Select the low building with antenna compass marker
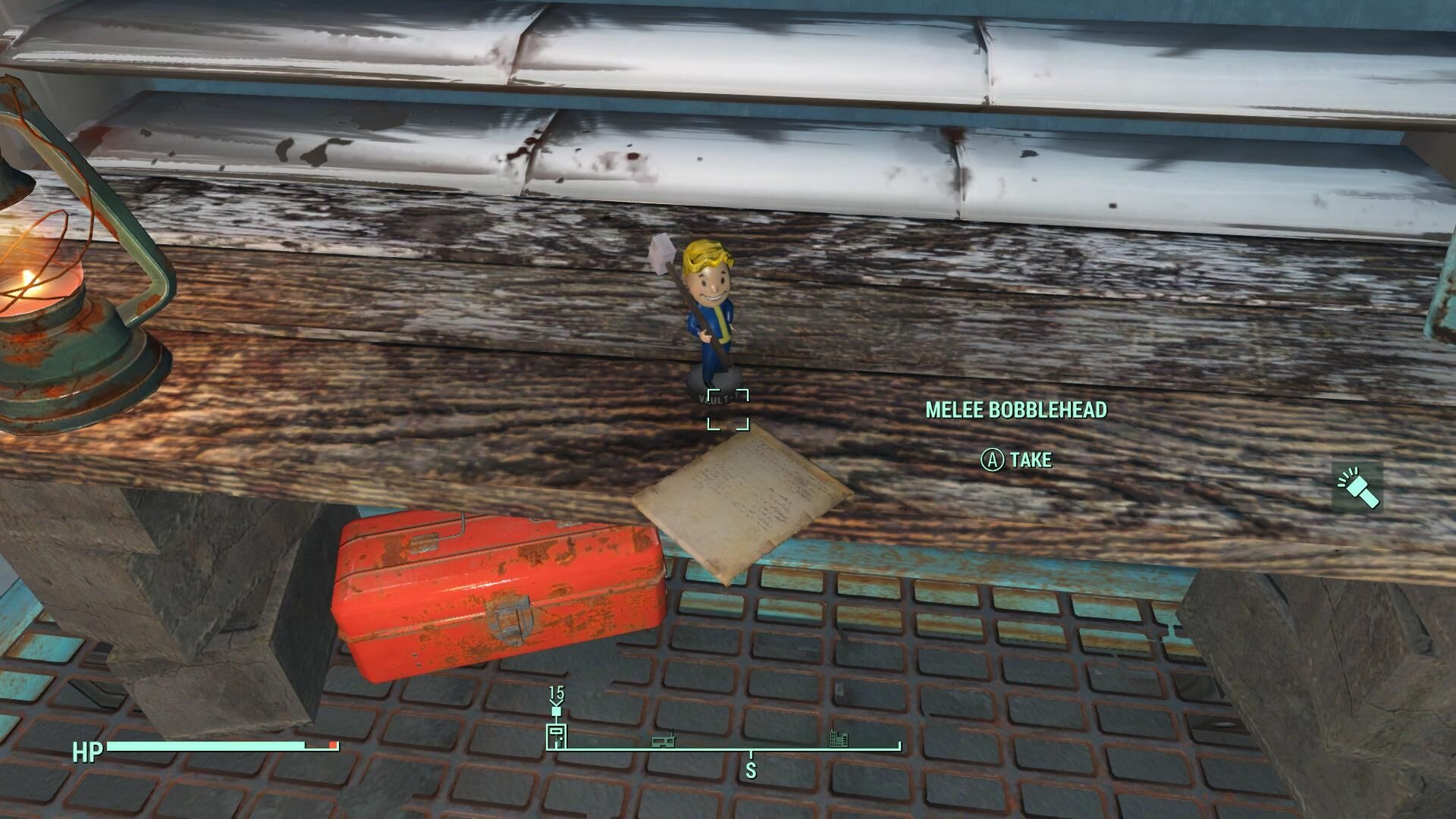Screen dimensions: 1456x819 click(x=664, y=739)
